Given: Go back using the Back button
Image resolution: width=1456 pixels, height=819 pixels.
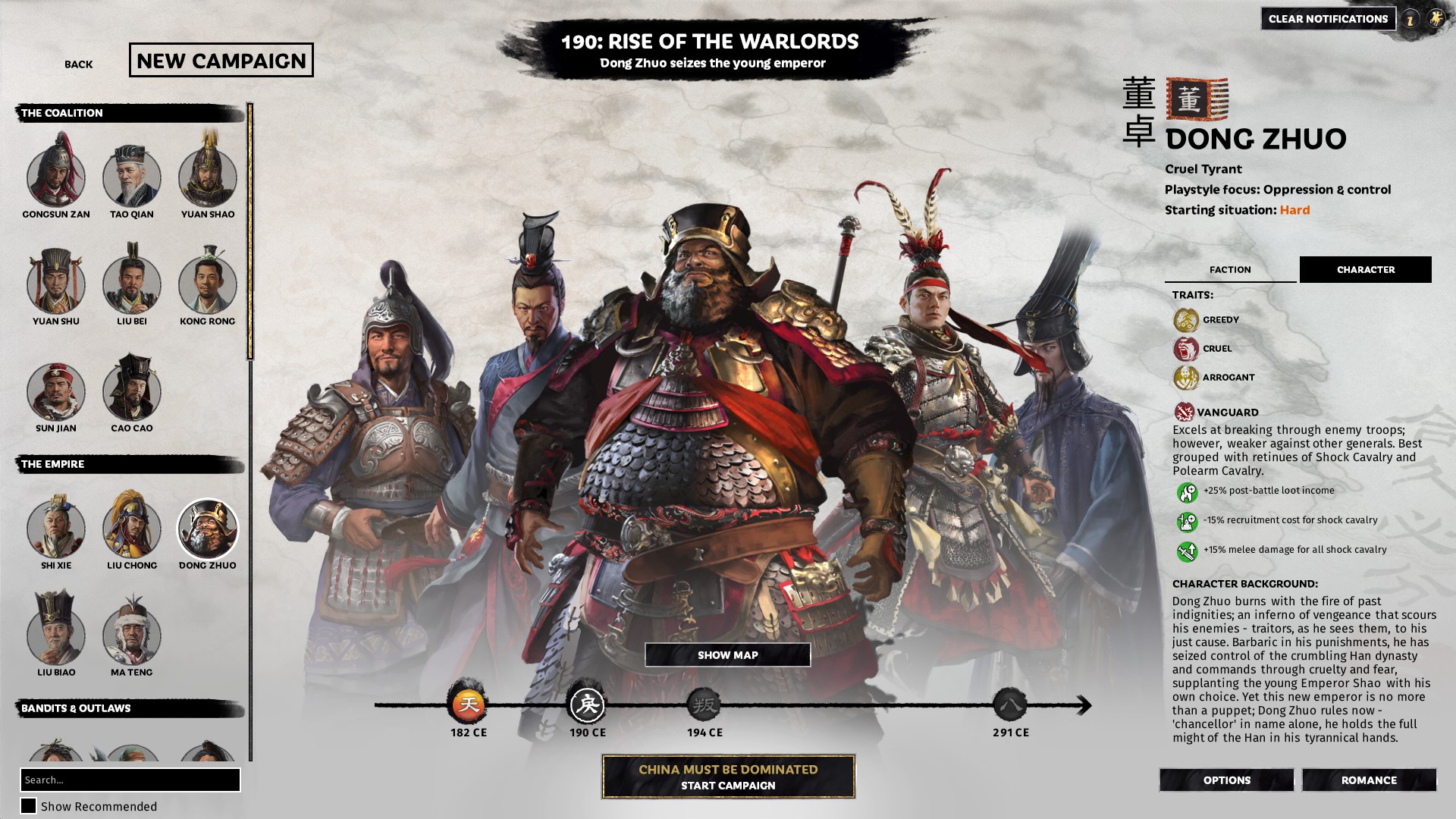Looking at the screenshot, I should coord(78,64).
